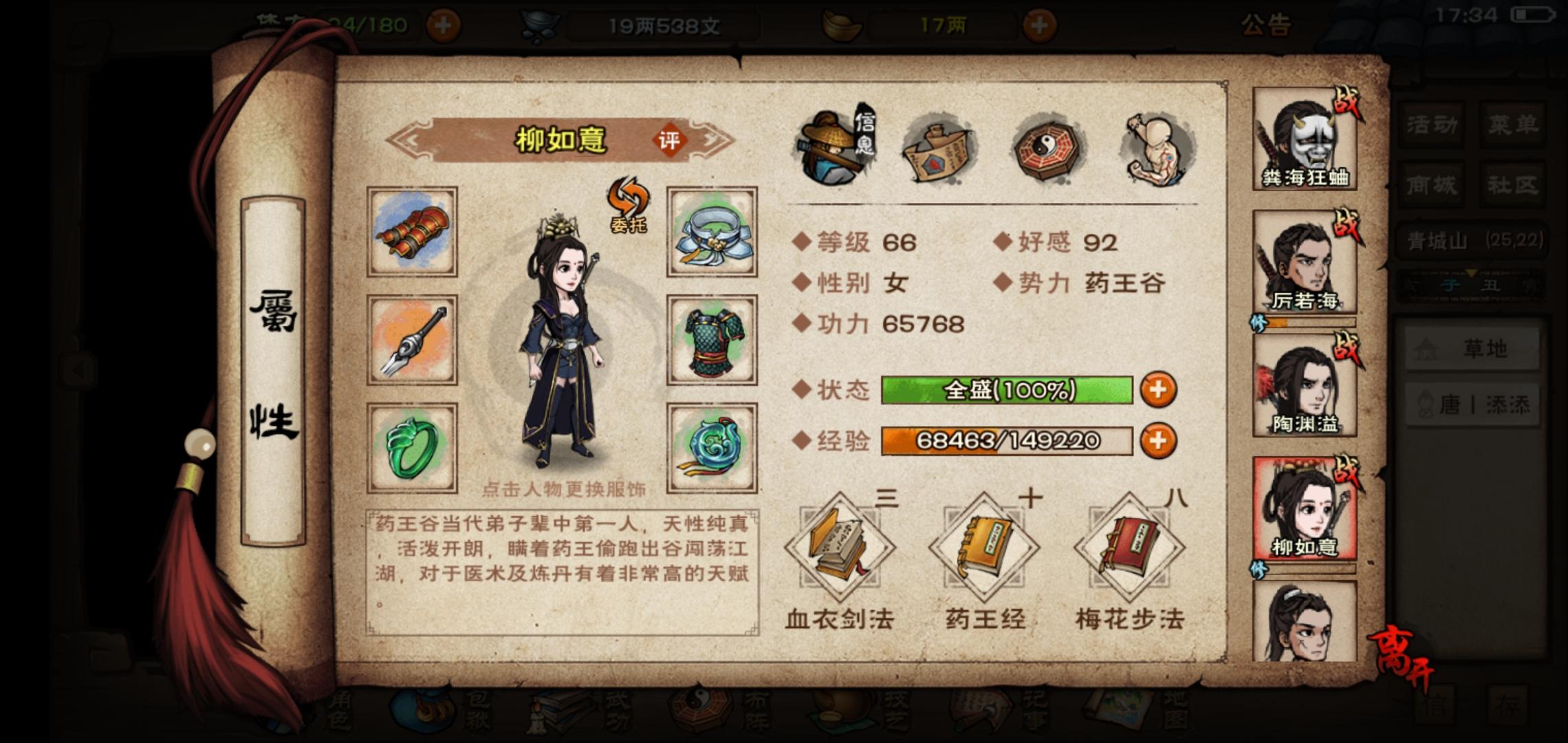1568x743 pixels.
Task: Select 厉若海 character portrait
Action: click(1303, 258)
